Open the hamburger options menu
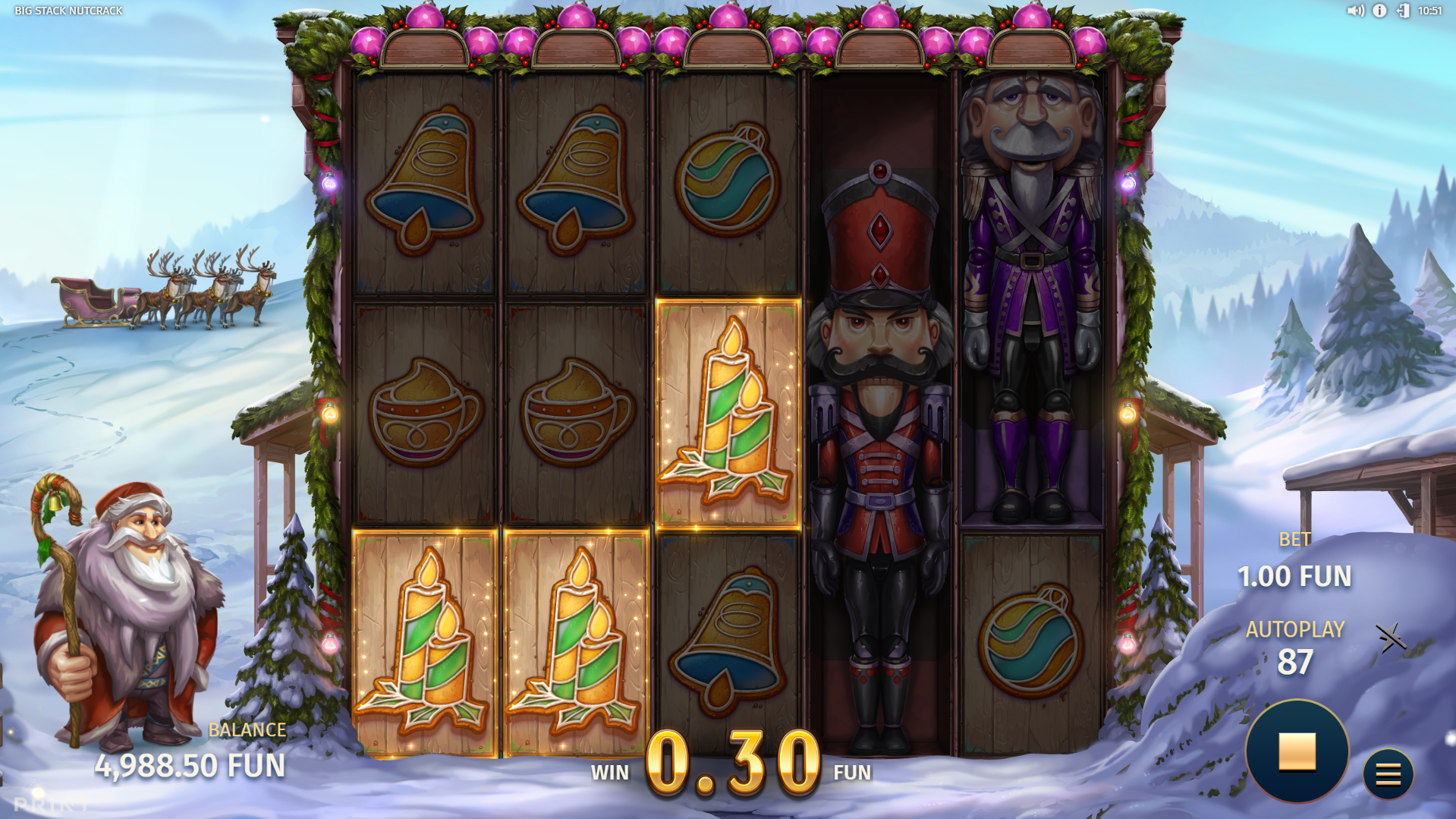Viewport: 1456px width, 819px height. tap(1388, 773)
